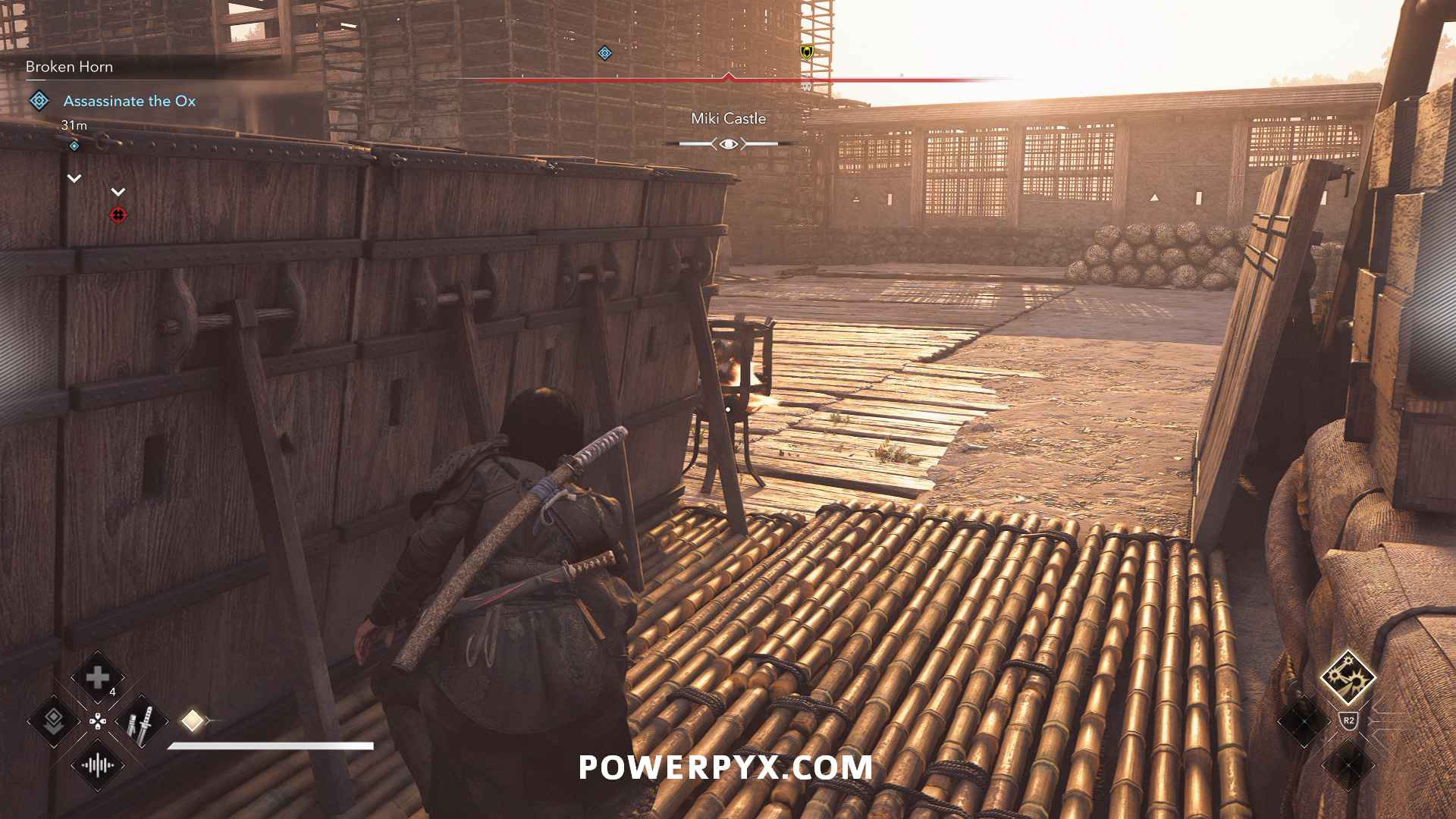Select the yellow shield compass marker
Image resolution: width=1456 pixels, height=819 pixels.
807,52
